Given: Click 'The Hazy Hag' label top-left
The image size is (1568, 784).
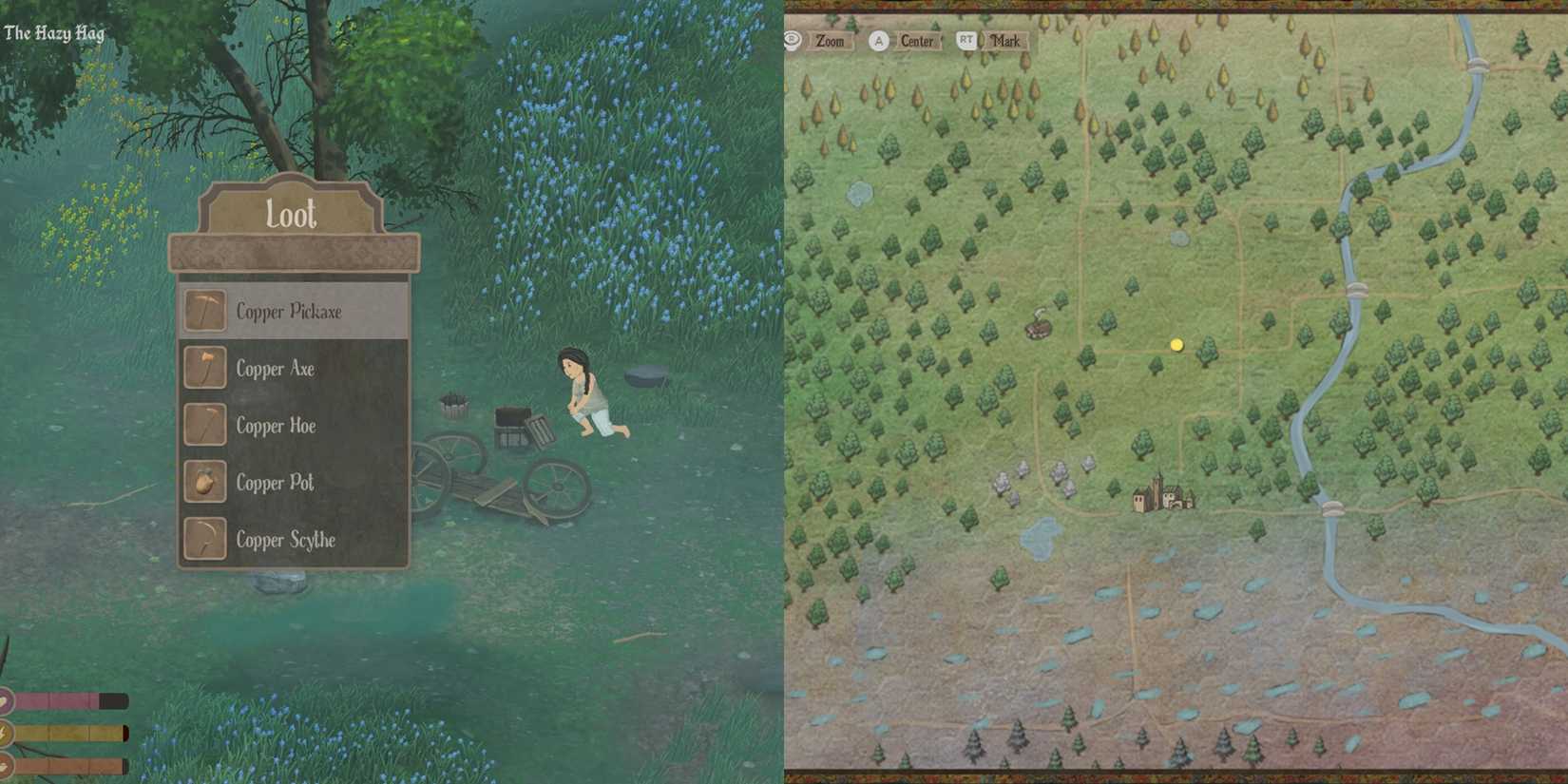Looking at the screenshot, I should pyautogui.click(x=55, y=32).
